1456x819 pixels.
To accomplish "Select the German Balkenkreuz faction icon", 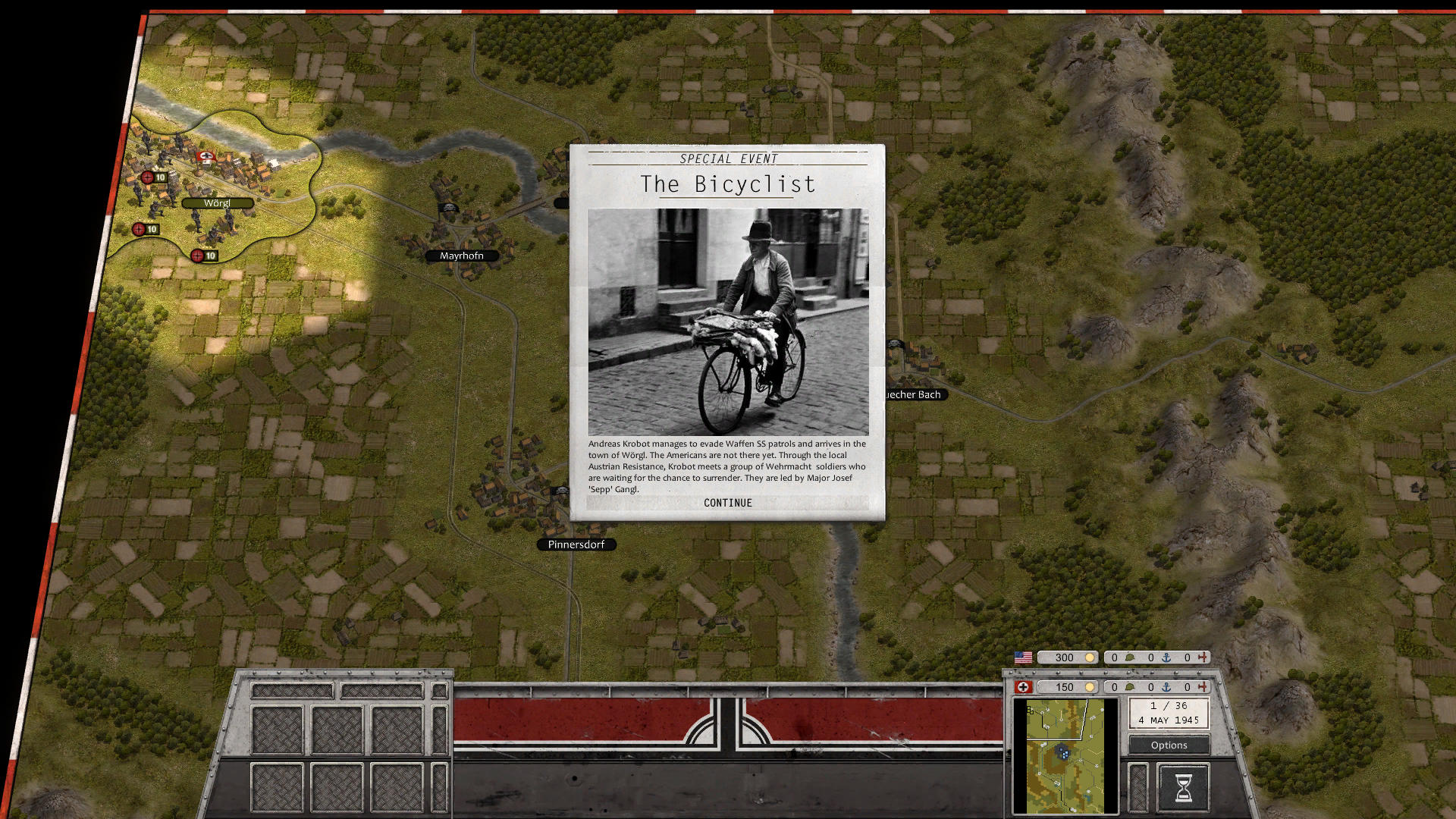I will [1022, 686].
